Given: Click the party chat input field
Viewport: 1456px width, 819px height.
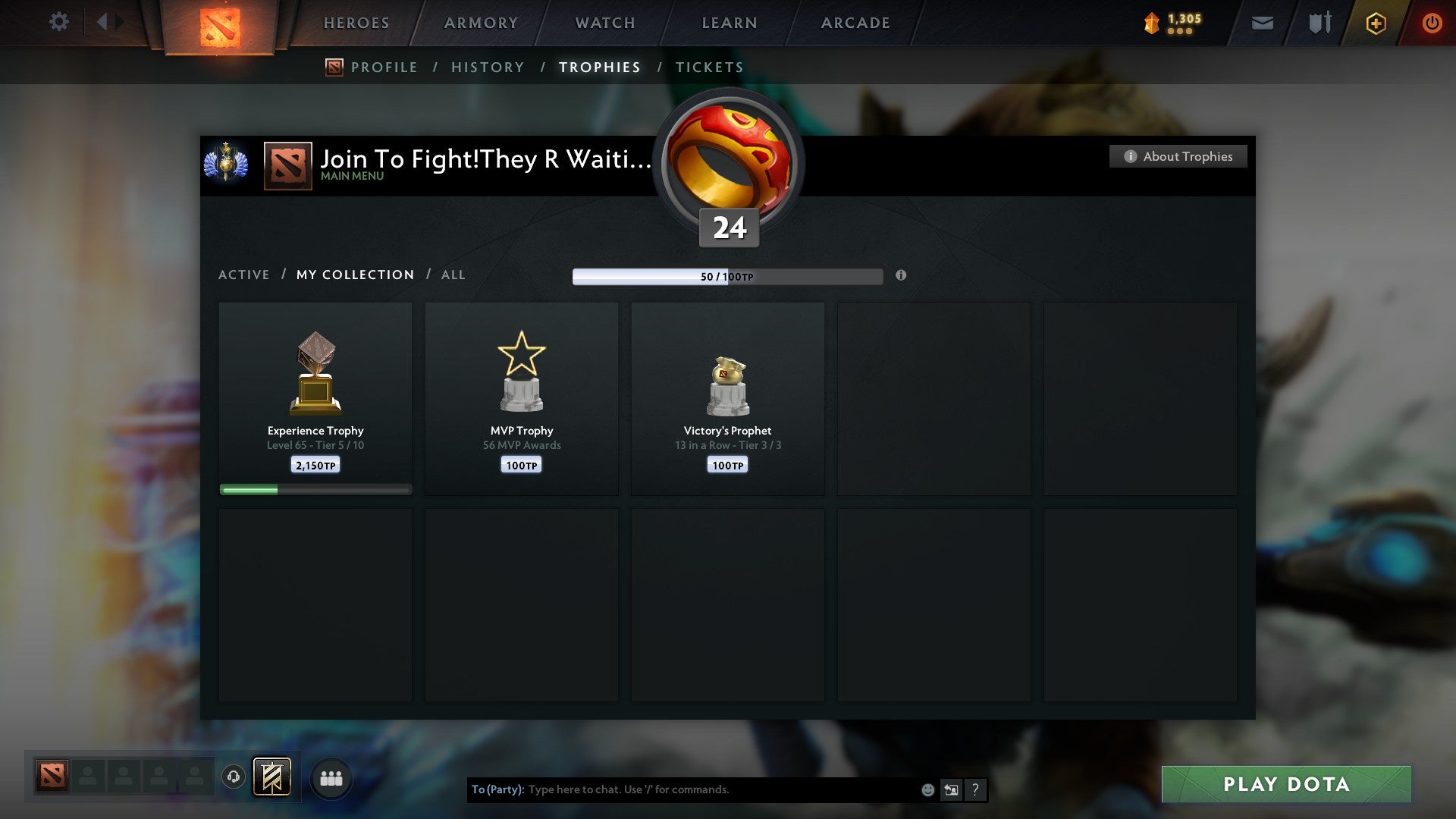Looking at the screenshot, I should click(x=682, y=789).
